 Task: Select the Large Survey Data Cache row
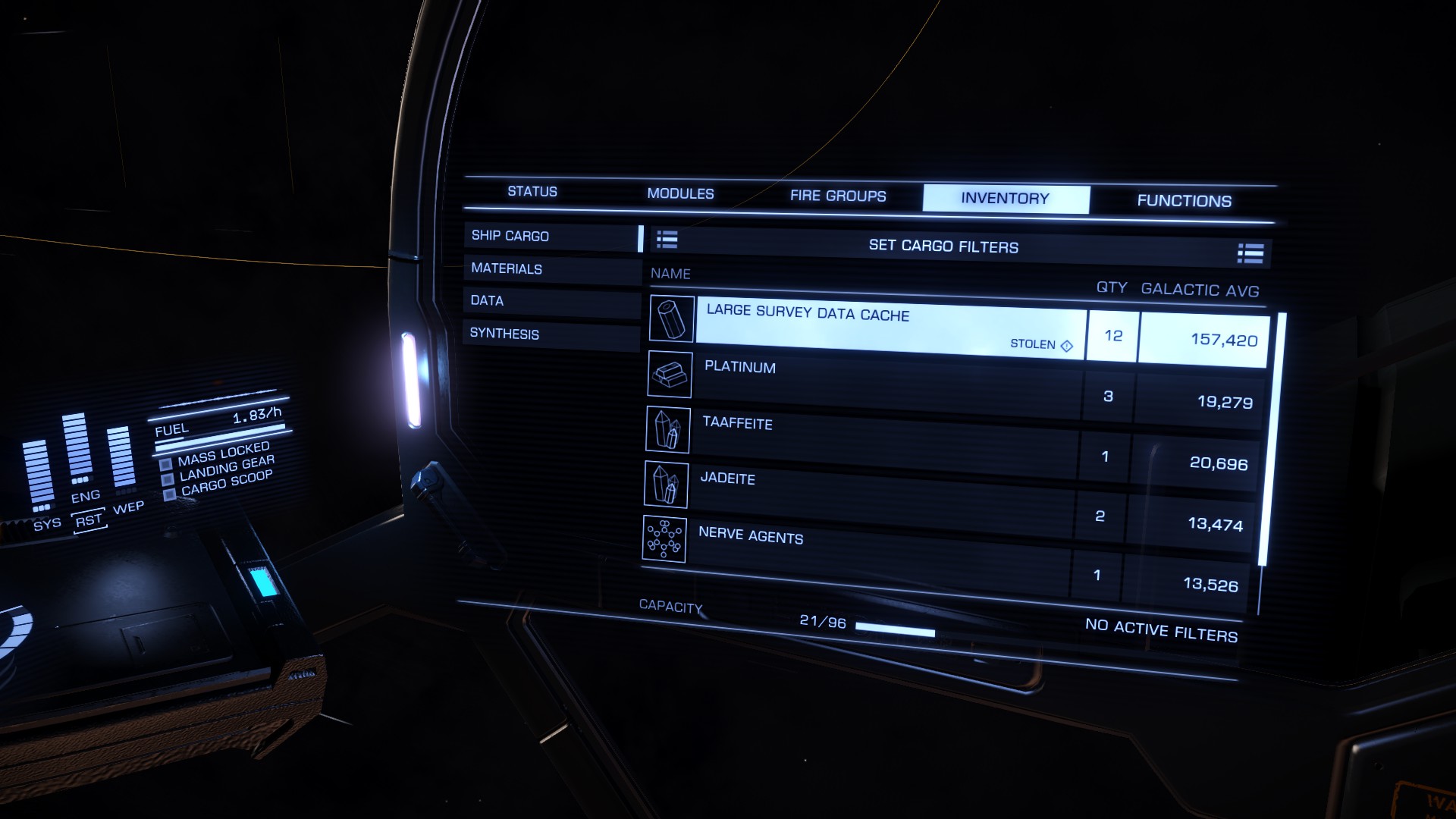point(887,328)
